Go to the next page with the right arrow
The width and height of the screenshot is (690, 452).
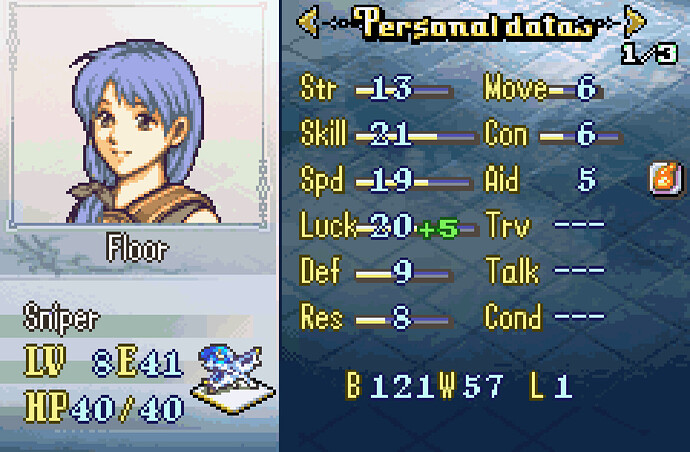coord(634,20)
